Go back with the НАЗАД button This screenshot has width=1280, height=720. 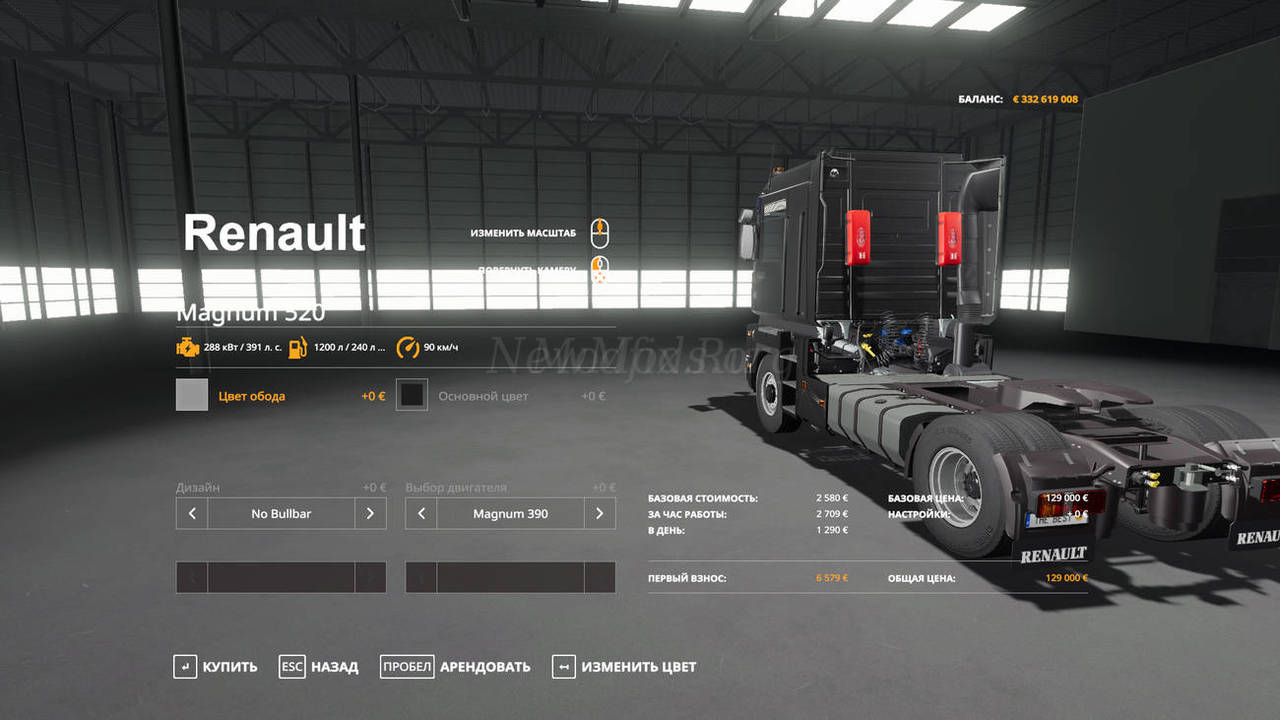319,667
